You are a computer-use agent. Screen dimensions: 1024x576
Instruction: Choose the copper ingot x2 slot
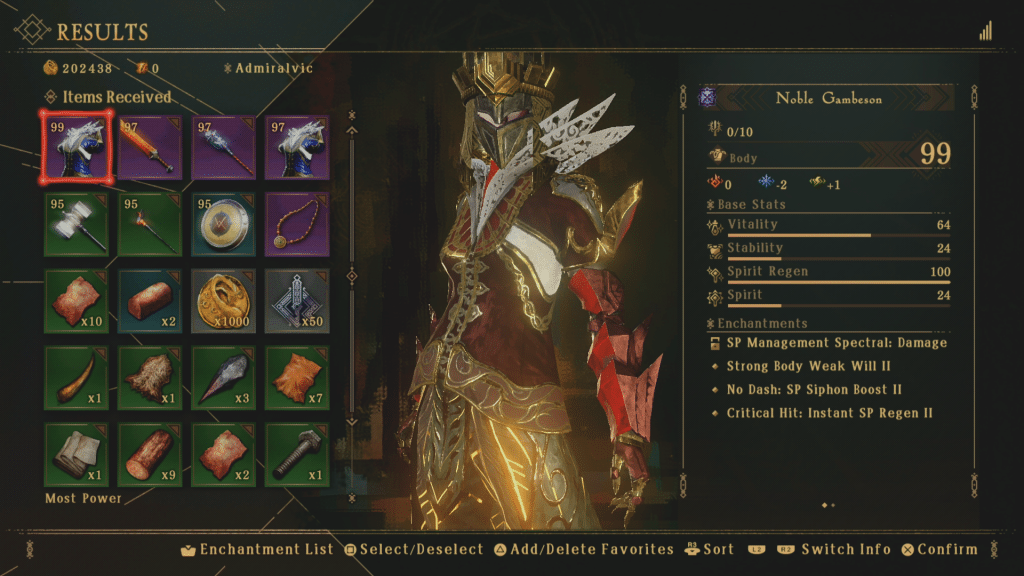(150, 301)
